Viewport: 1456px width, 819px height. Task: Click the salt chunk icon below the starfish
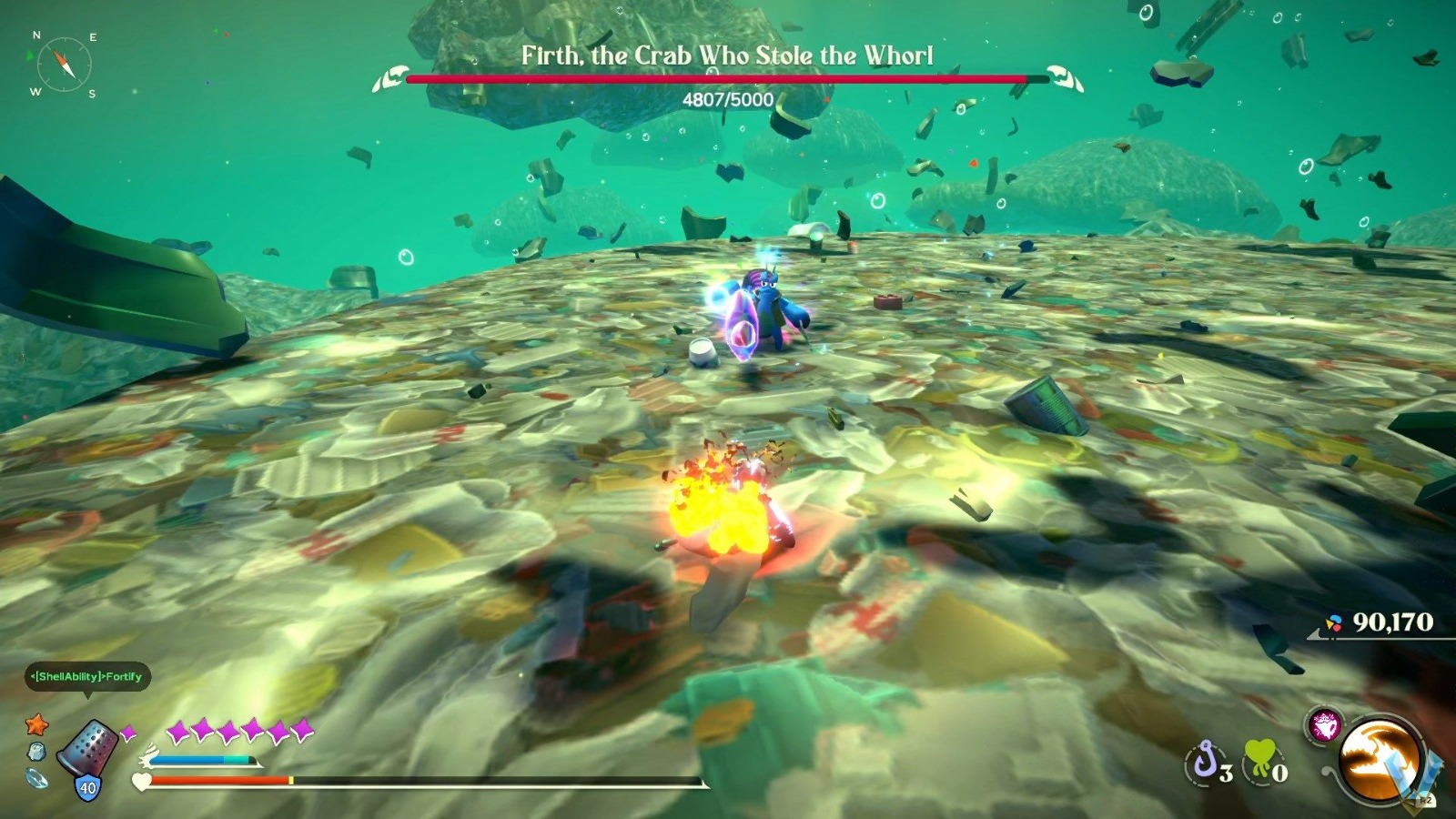click(x=36, y=751)
